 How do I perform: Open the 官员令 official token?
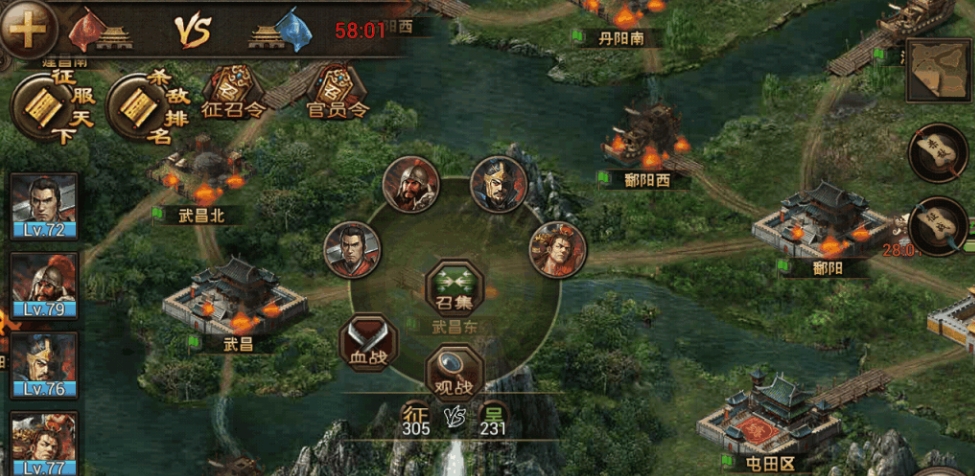click(337, 92)
